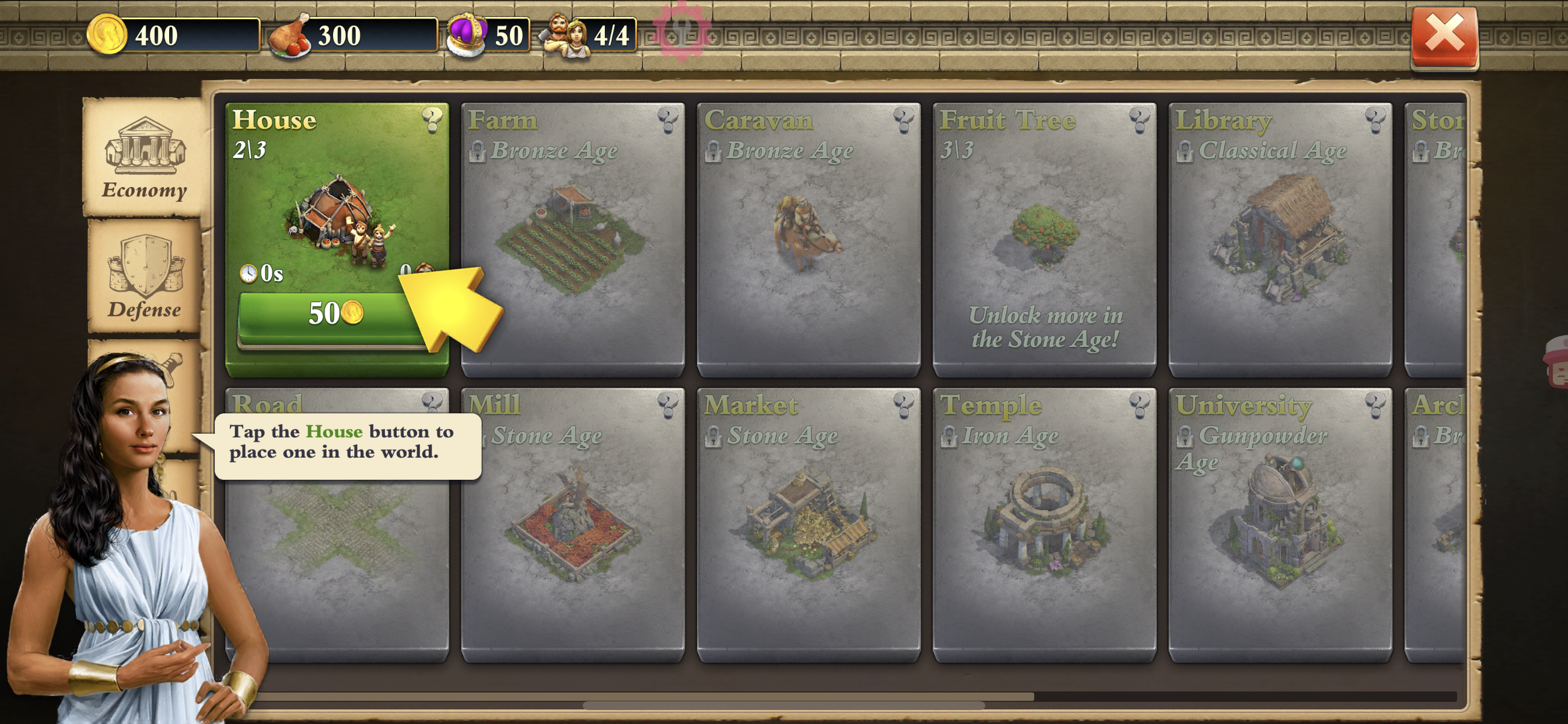Viewport: 1568px width, 724px height.
Task: Switch to the Economy tab
Action: [144, 156]
